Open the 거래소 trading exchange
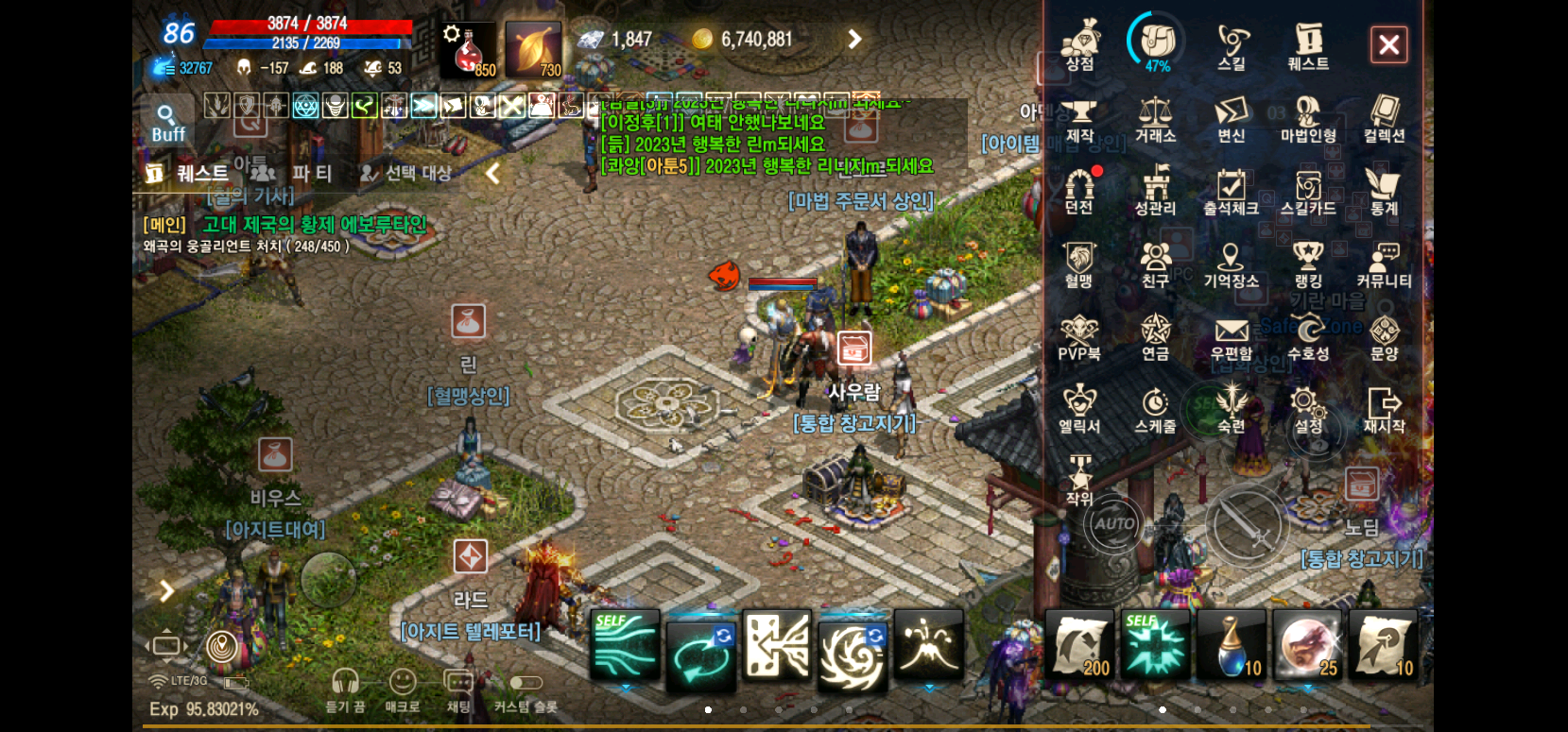This screenshot has width=1568, height=732. click(x=1155, y=121)
